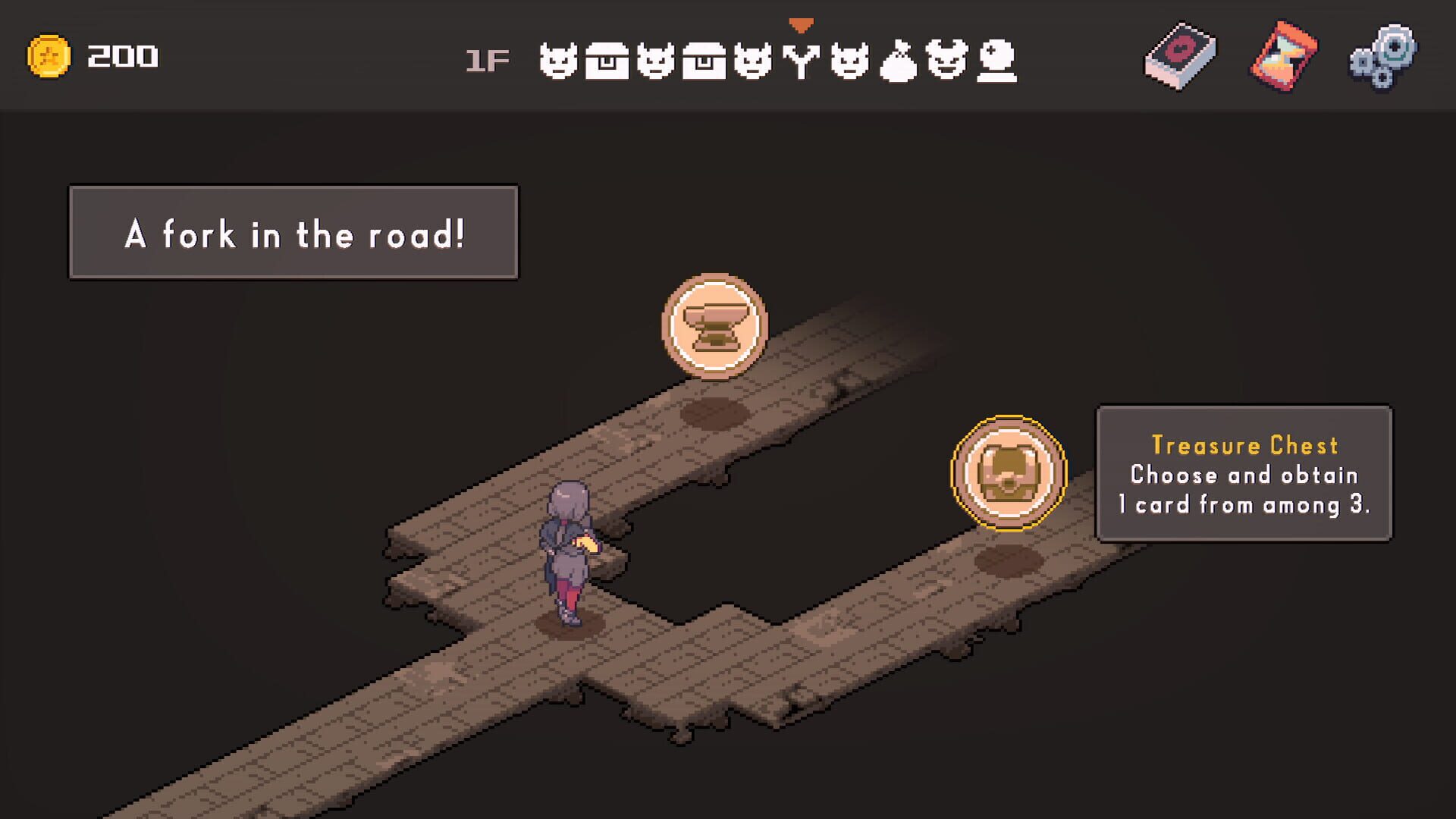Click the 'A fork in the road!' banner
This screenshot has width=1456, height=819.
296,232
